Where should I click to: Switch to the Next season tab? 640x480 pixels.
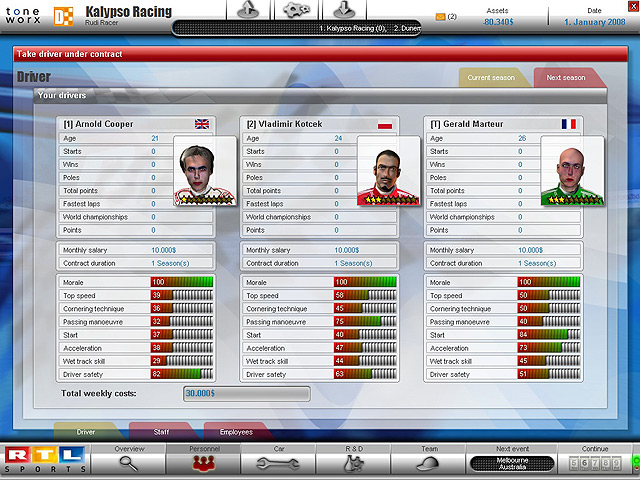(x=566, y=78)
